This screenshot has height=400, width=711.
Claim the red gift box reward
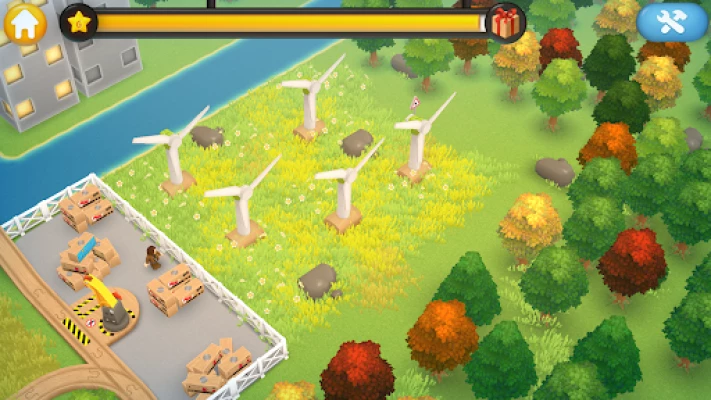[x=506, y=22]
